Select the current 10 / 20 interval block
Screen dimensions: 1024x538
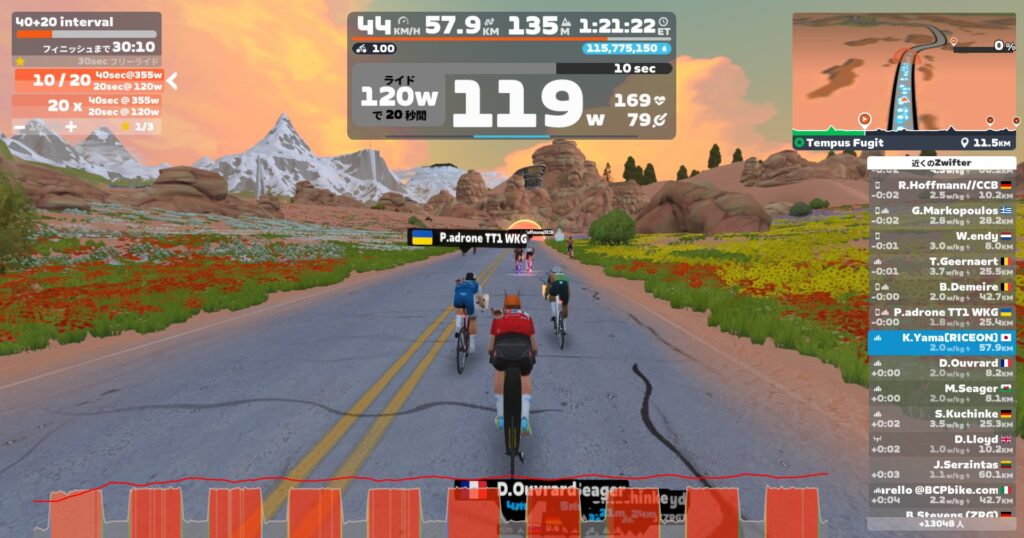point(87,81)
